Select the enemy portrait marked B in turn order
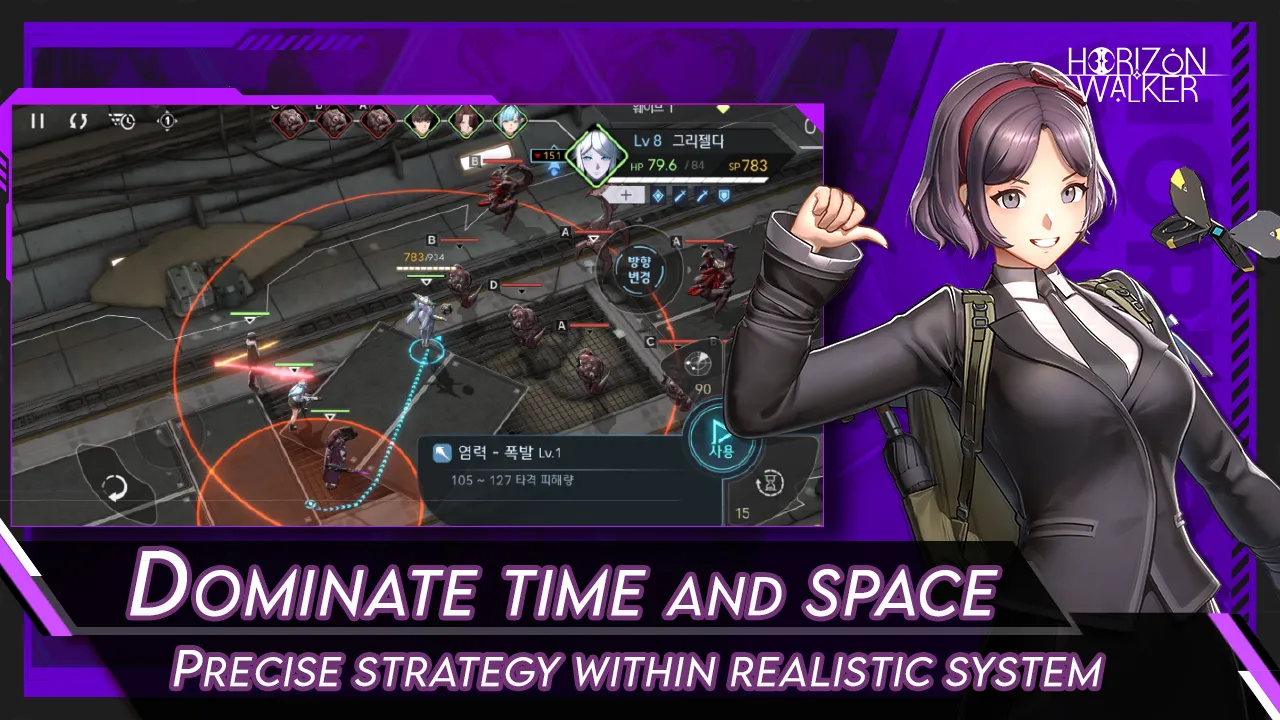This screenshot has height=720, width=1280. click(336, 120)
